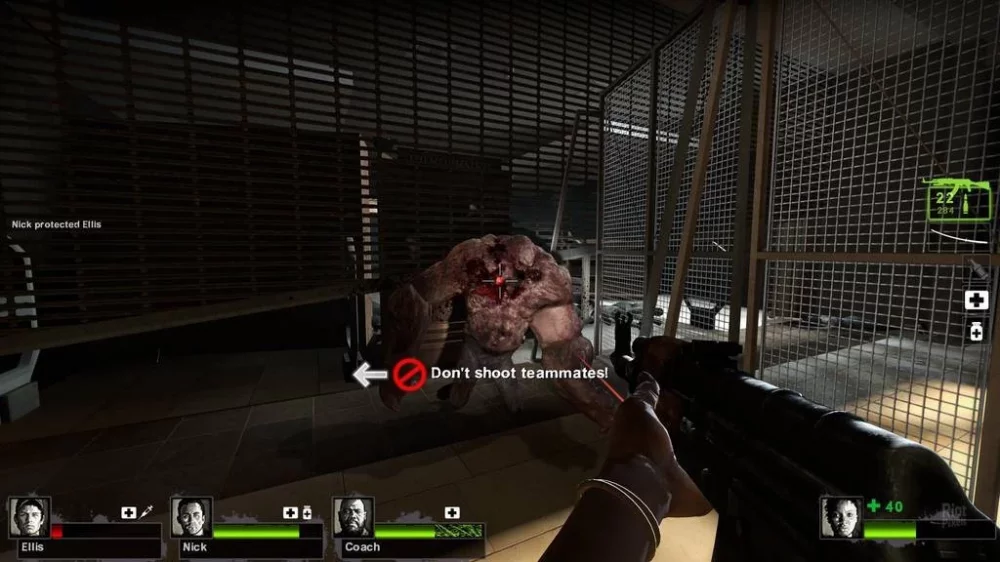Click Nick's pill bottle icon
The image size is (1000, 562).
[x=307, y=512]
